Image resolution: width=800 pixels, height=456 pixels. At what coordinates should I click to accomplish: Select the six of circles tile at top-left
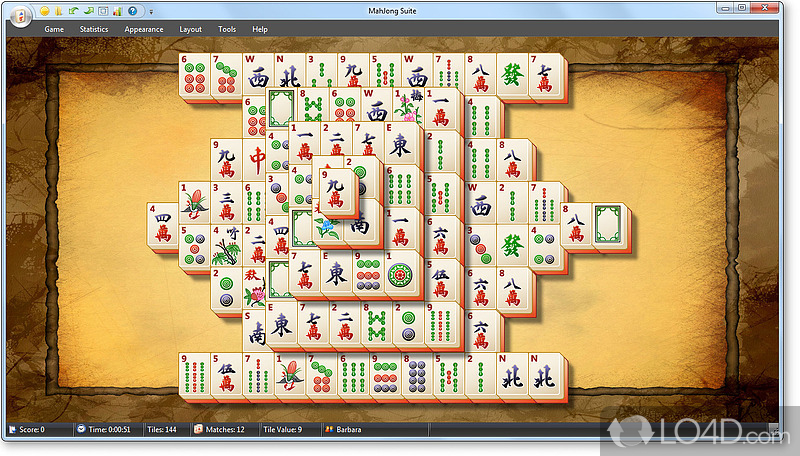pos(194,77)
